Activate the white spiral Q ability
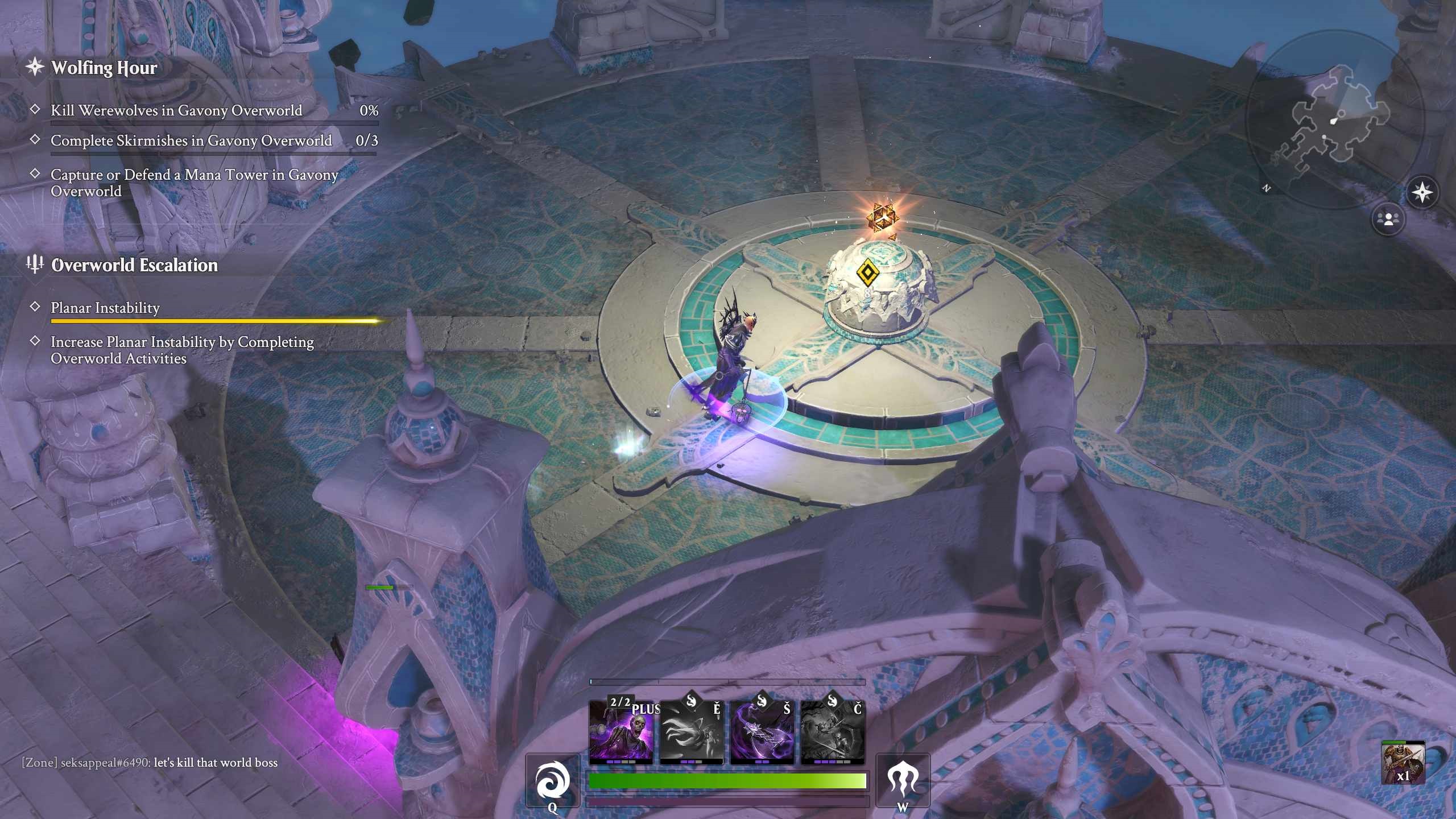 (x=552, y=781)
